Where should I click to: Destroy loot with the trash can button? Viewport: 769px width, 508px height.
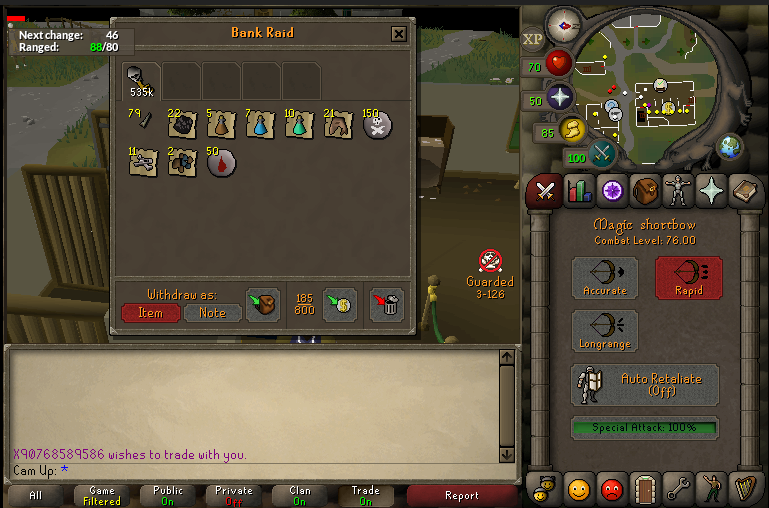tap(387, 304)
